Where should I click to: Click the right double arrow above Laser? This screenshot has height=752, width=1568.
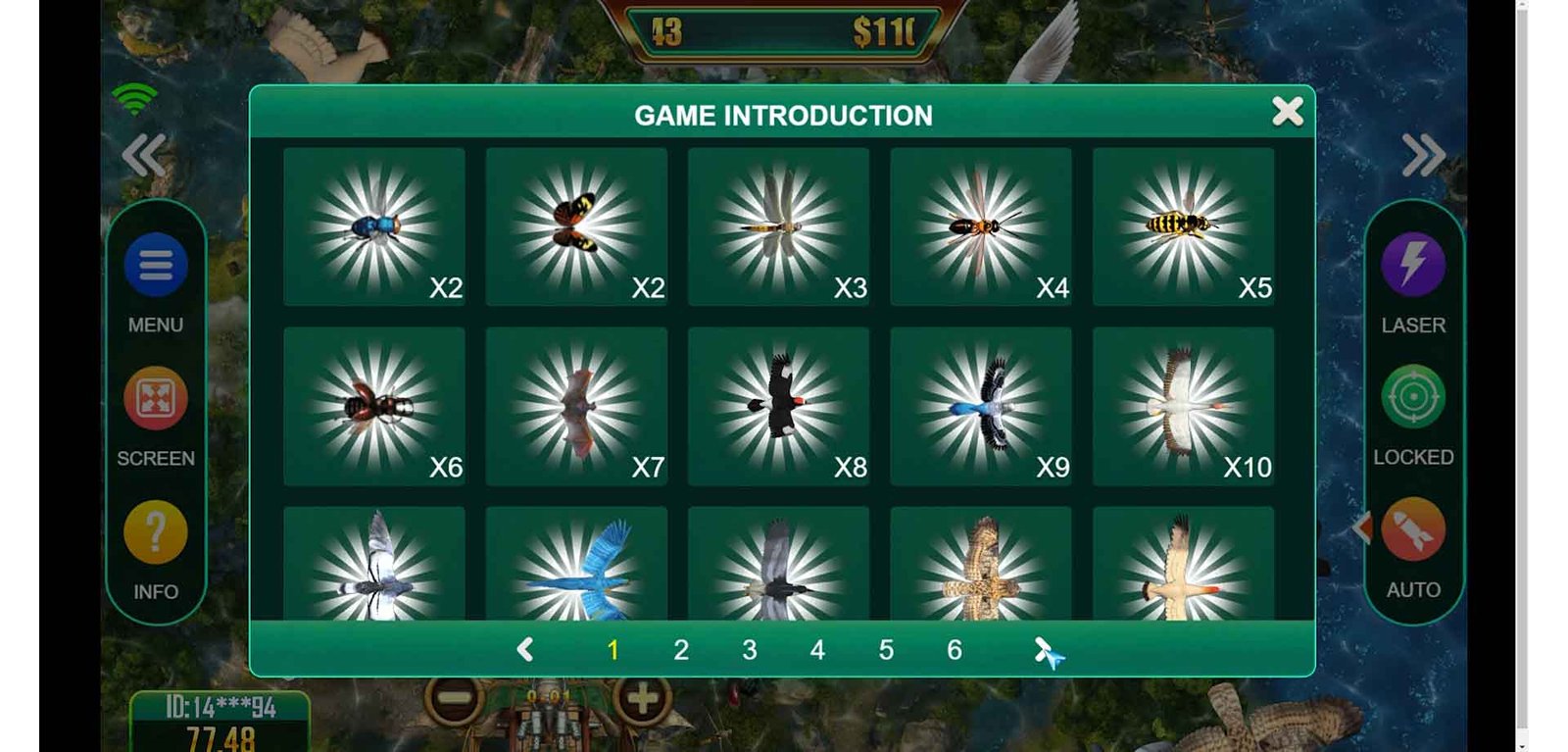click(x=1423, y=155)
